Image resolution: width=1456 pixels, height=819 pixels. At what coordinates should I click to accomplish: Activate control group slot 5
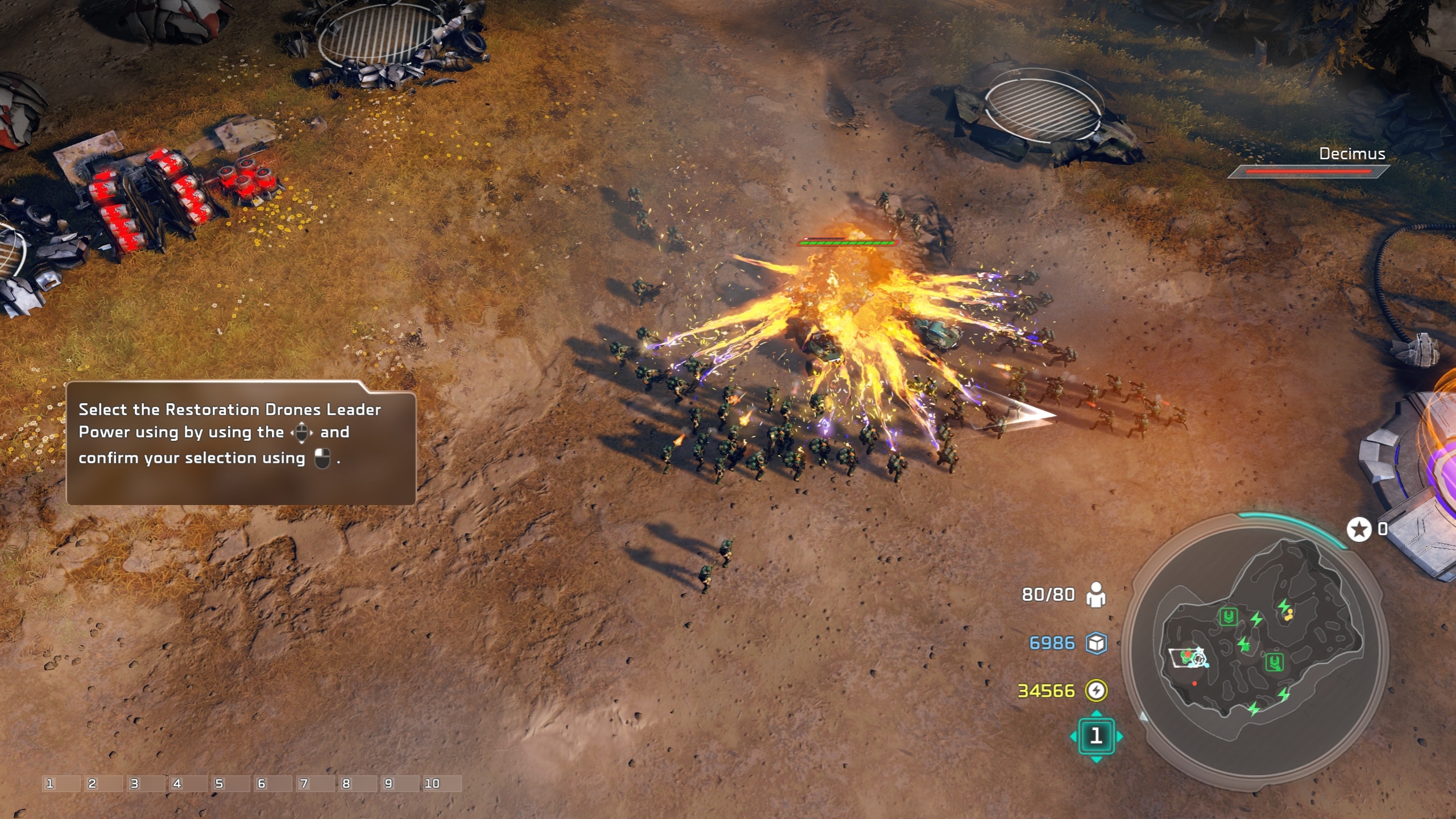(230, 784)
